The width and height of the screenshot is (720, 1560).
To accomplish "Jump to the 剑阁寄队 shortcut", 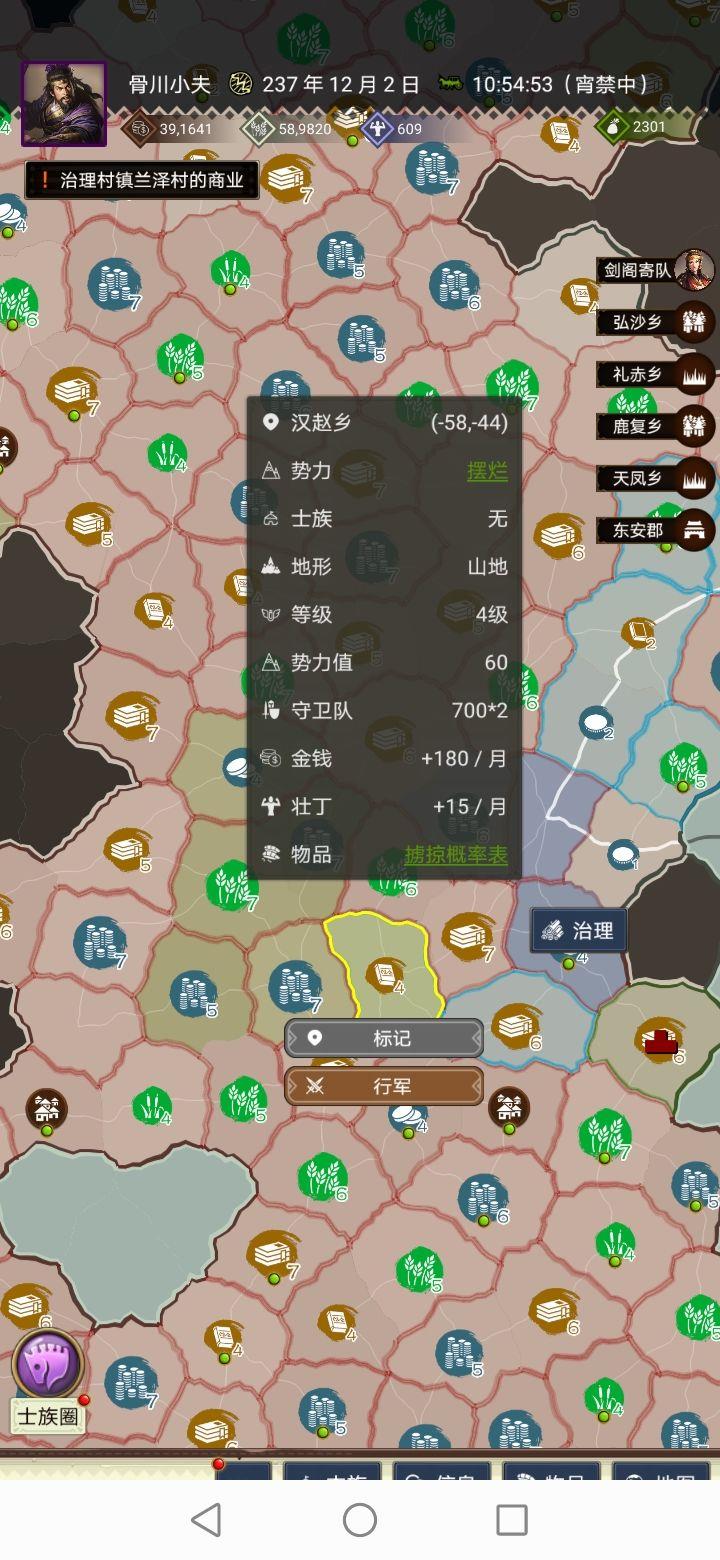I will pyautogui.click(x=657, y=269).
